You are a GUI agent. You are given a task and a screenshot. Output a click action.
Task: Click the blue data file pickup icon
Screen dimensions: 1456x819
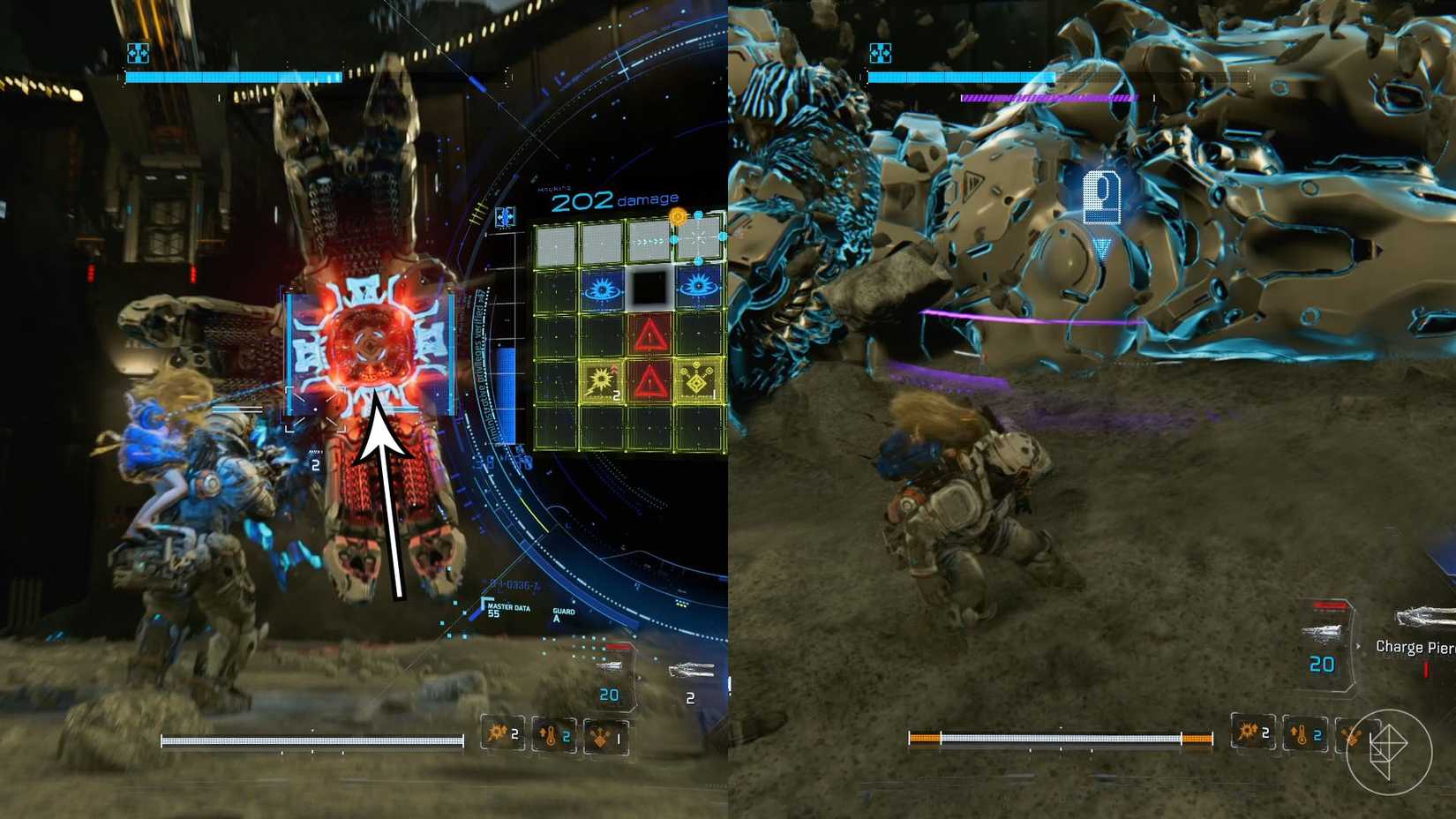coord(1100,199)
